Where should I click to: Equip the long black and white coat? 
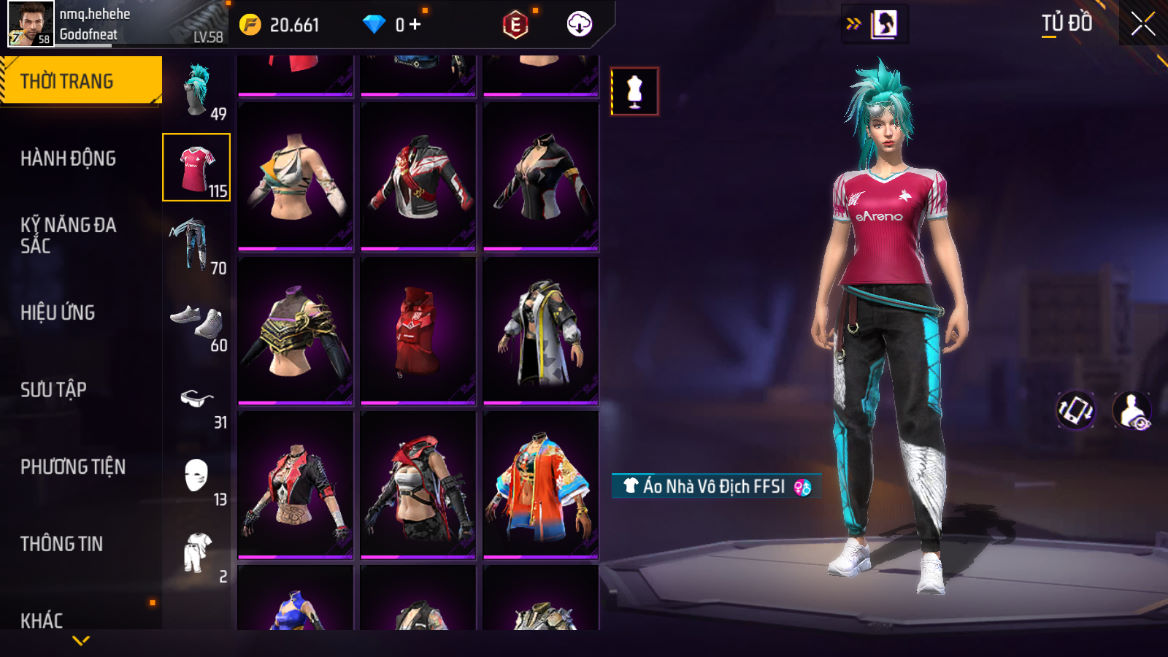point(541,331)
